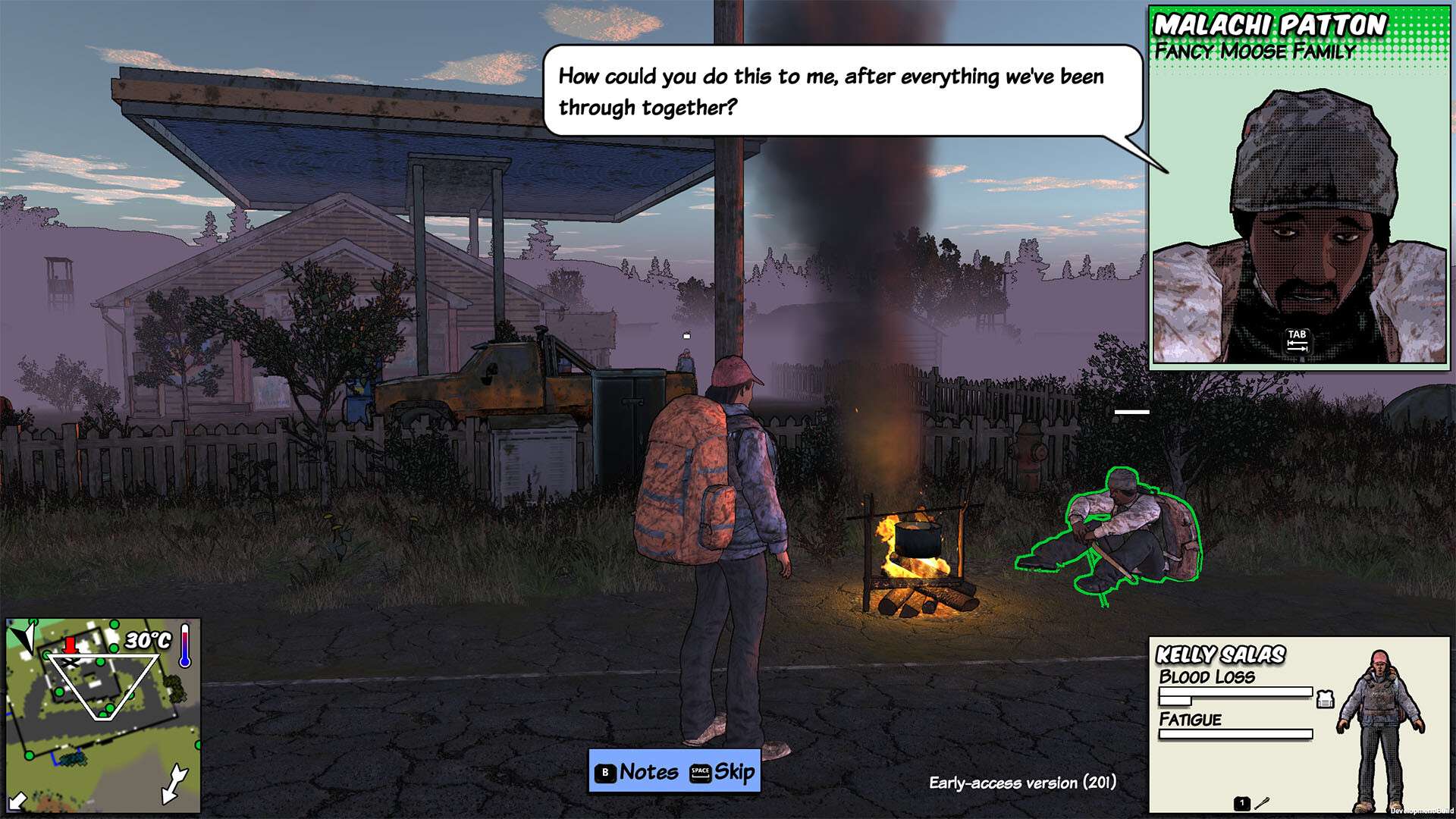Click Malachi's speech bubble to continue

(842, 91)
